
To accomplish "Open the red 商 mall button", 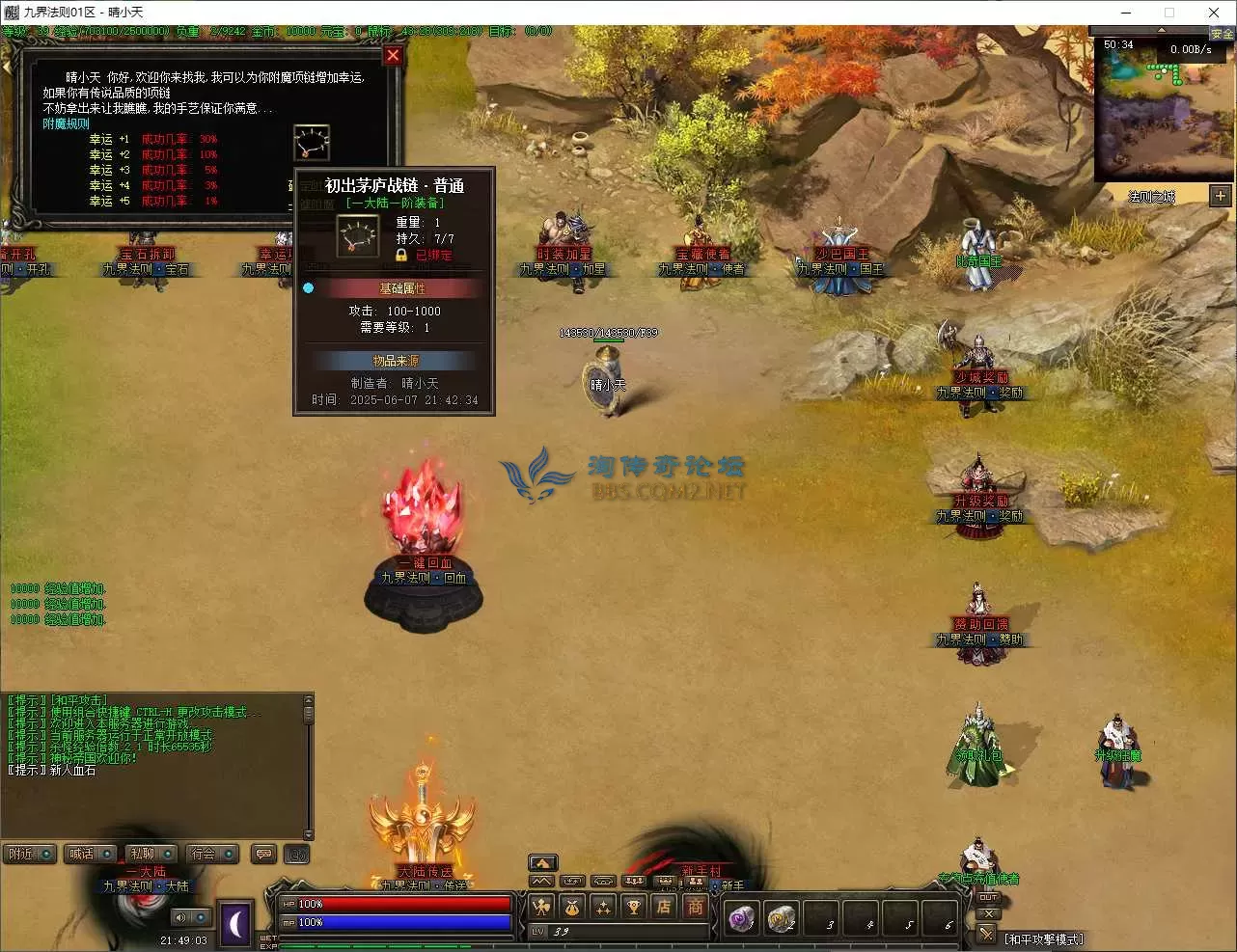I will 695,907.
